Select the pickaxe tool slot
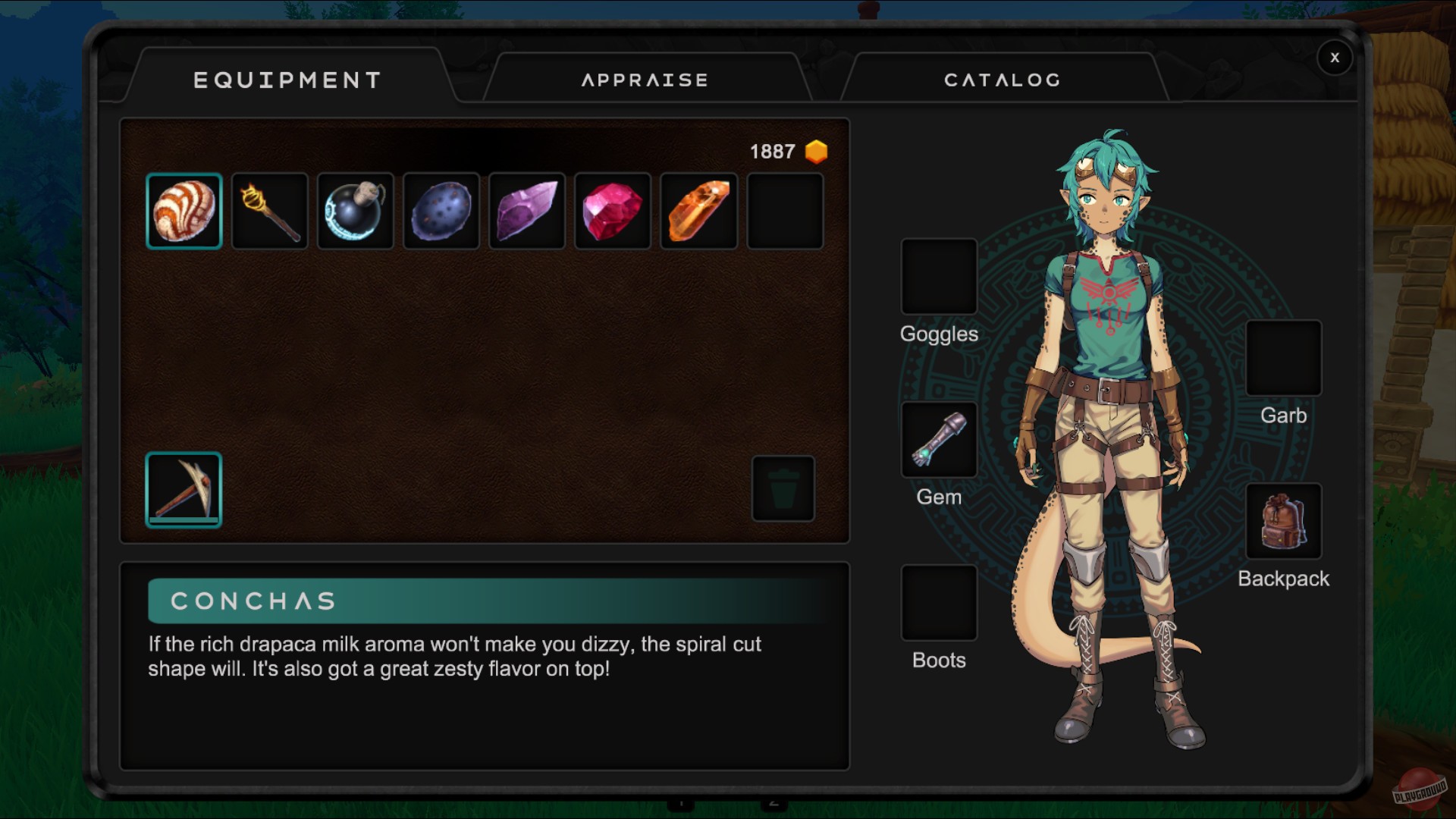 coord(184,489)
